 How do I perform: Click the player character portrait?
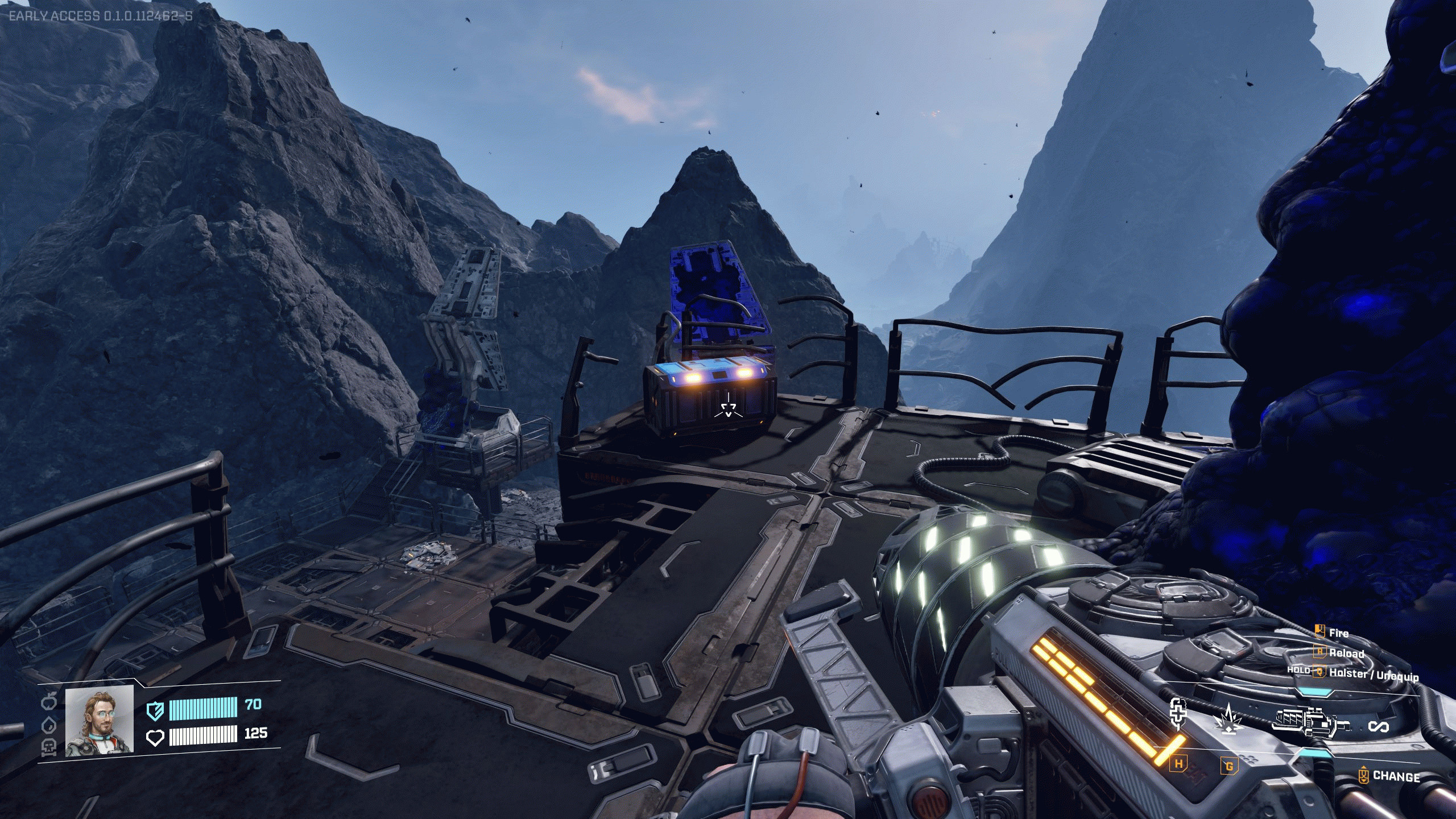100,721
